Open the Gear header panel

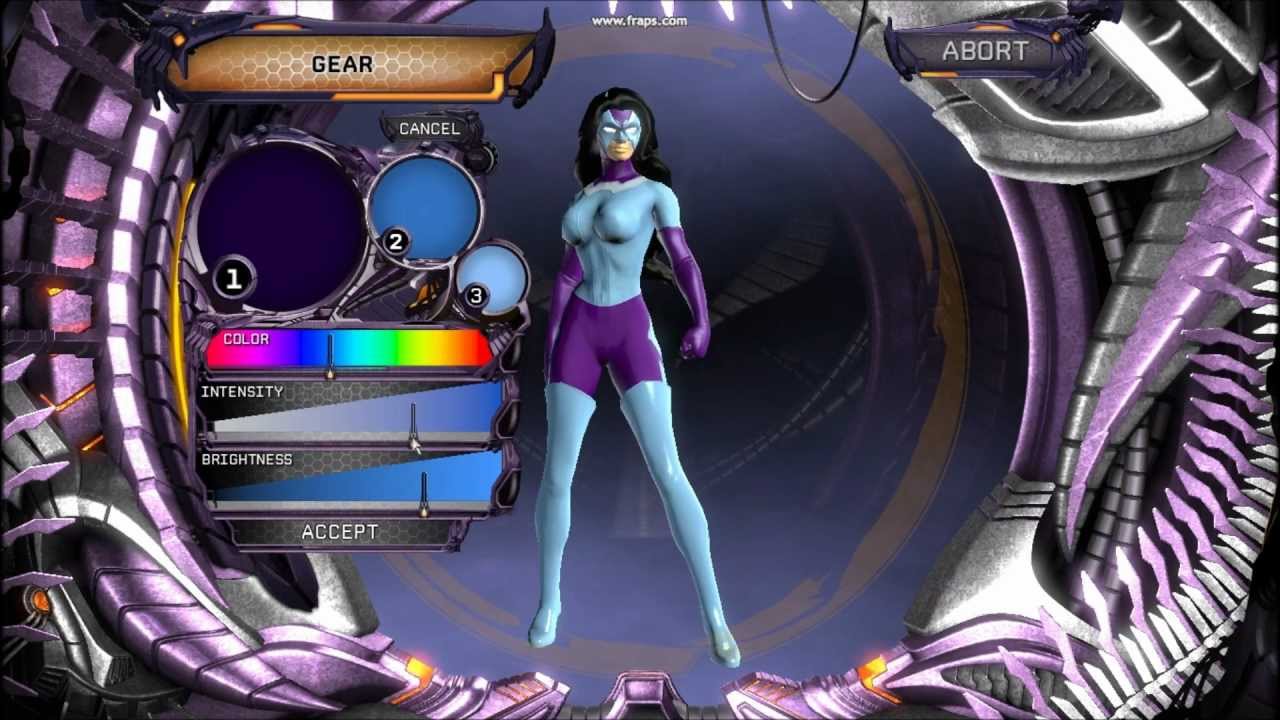click(x=343, y=65)
